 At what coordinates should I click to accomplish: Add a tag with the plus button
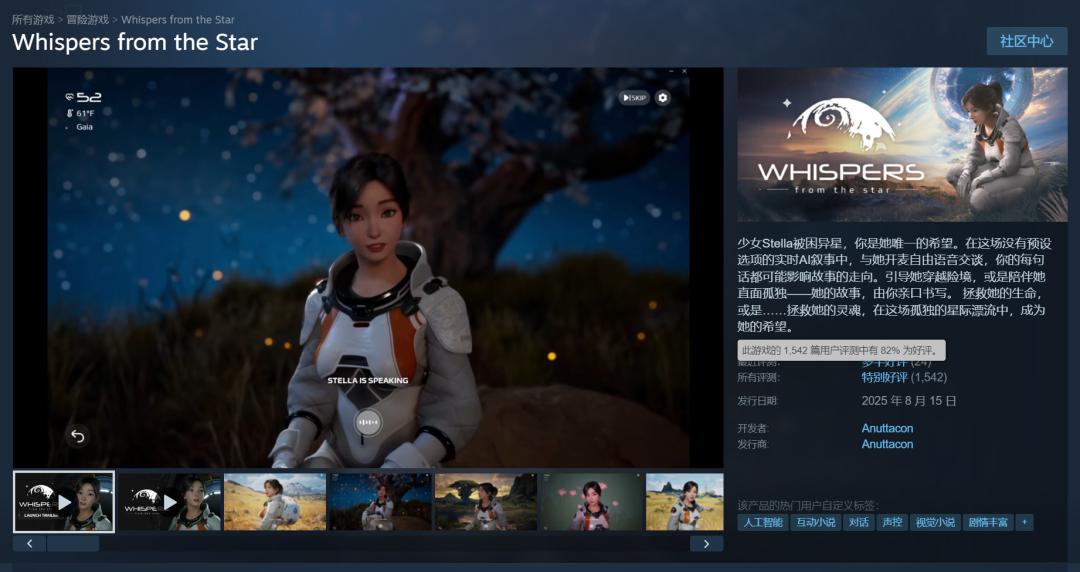click(1024, 522)
